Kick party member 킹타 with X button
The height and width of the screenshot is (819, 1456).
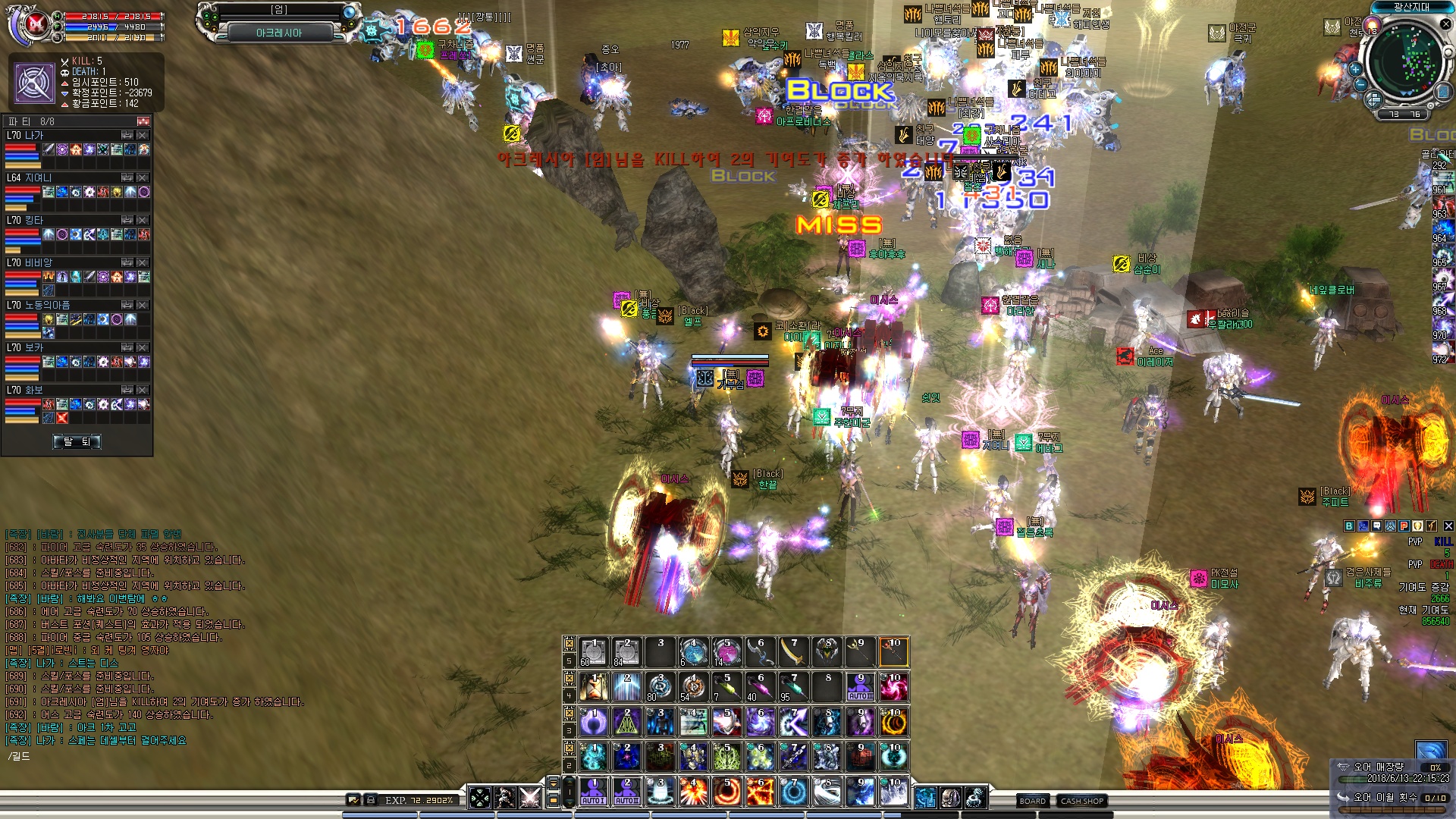tap(143, 221)
